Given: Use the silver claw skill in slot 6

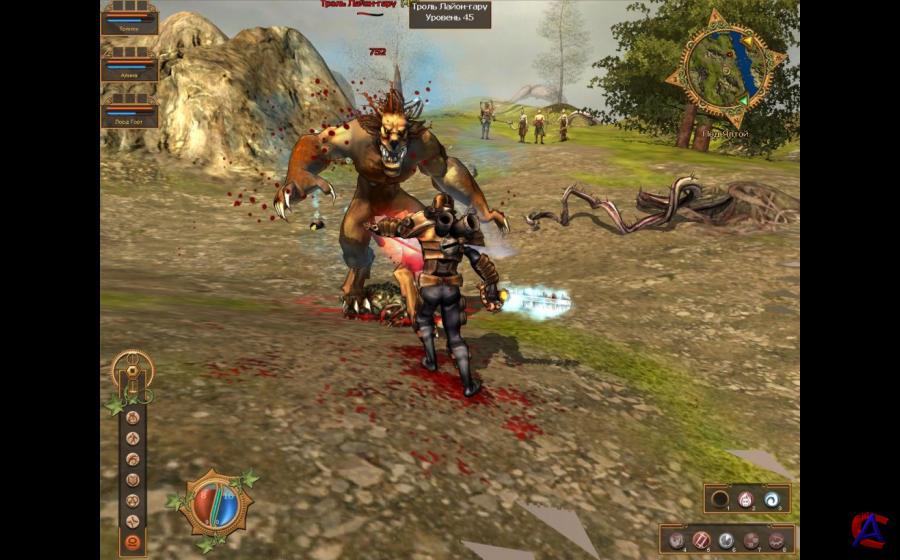Looking at the screenshot, I should (726, 540).
